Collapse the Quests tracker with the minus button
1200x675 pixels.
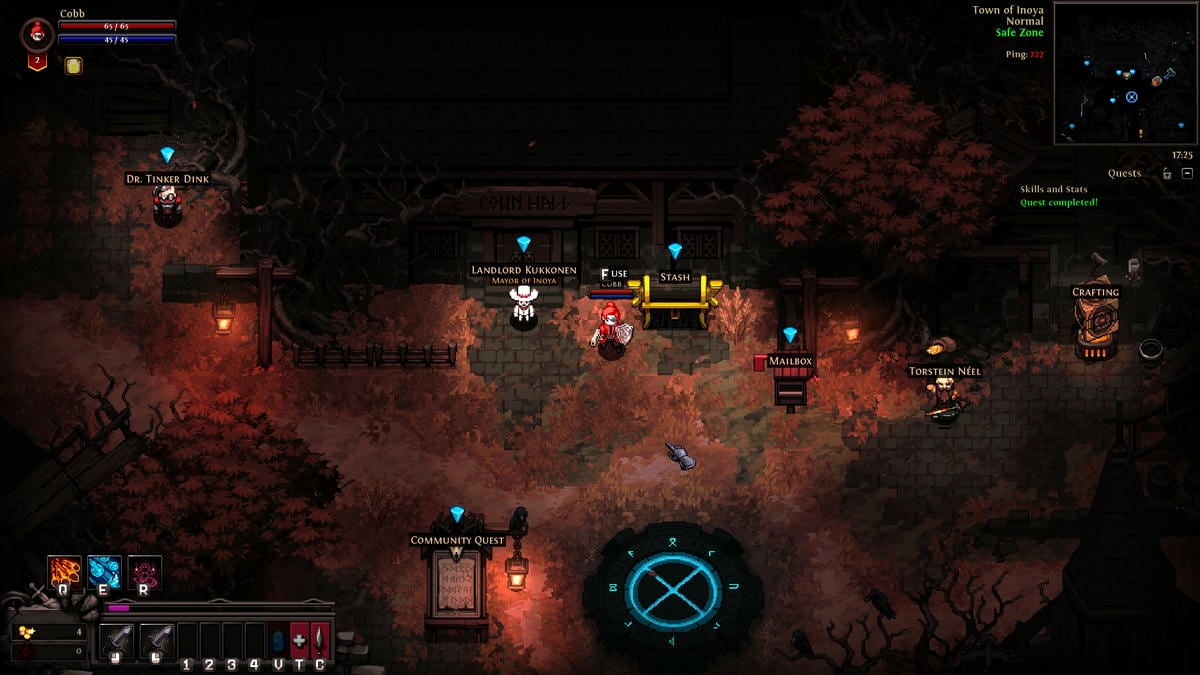(1187, 173)
